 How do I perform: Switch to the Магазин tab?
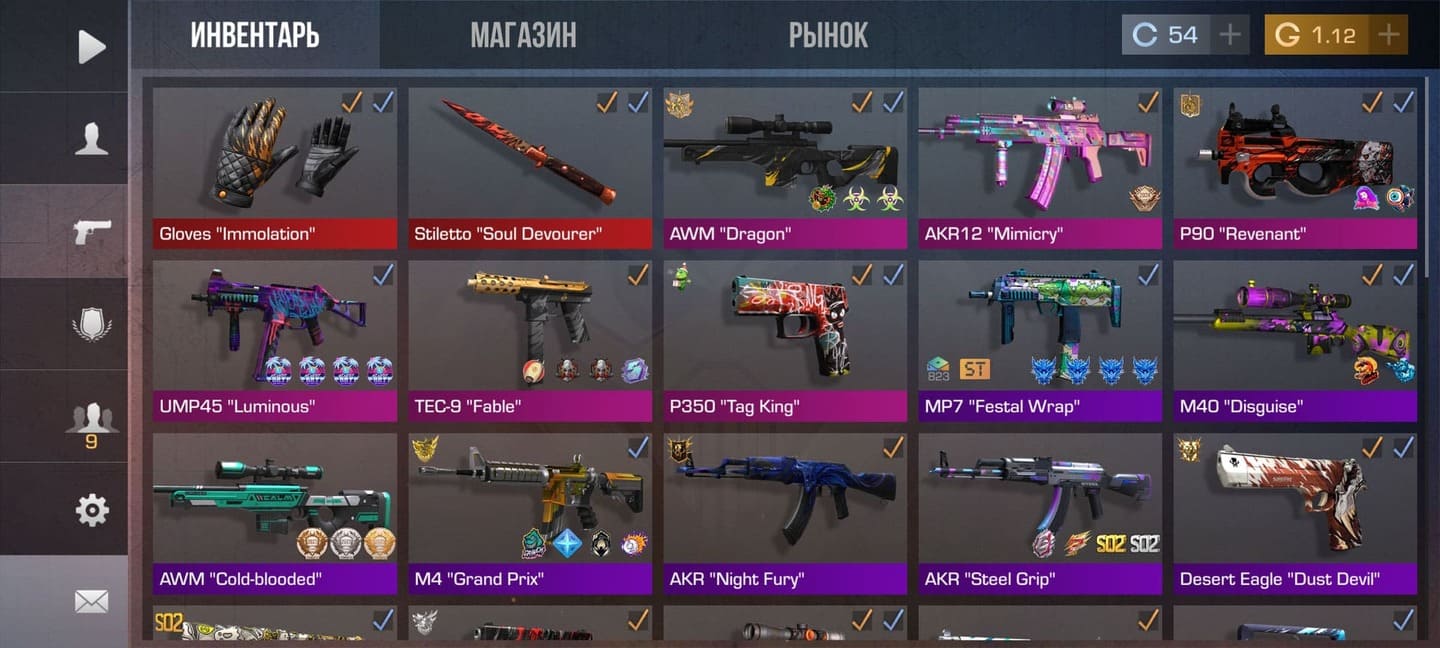[523, 36]
